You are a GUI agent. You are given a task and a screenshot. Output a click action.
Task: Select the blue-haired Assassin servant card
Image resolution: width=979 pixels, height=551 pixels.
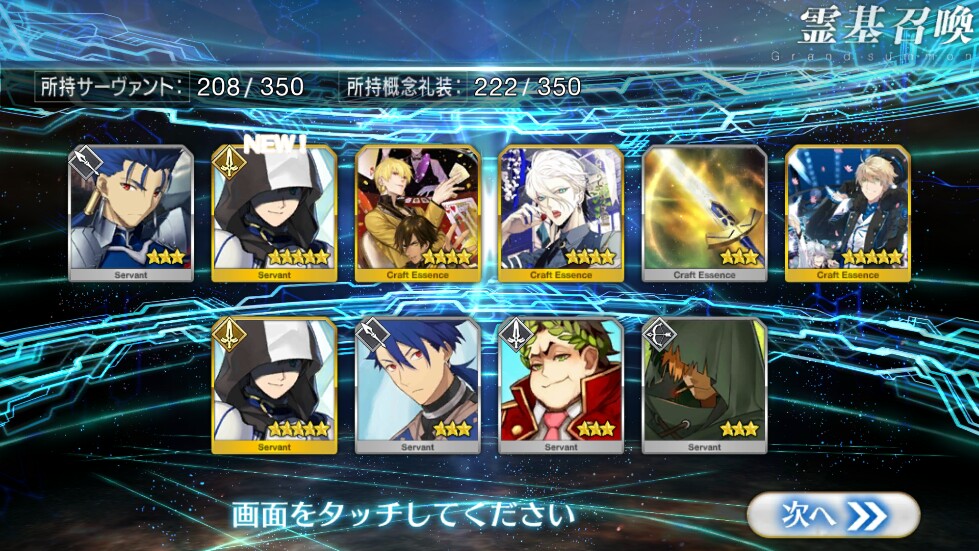(418, 385)
